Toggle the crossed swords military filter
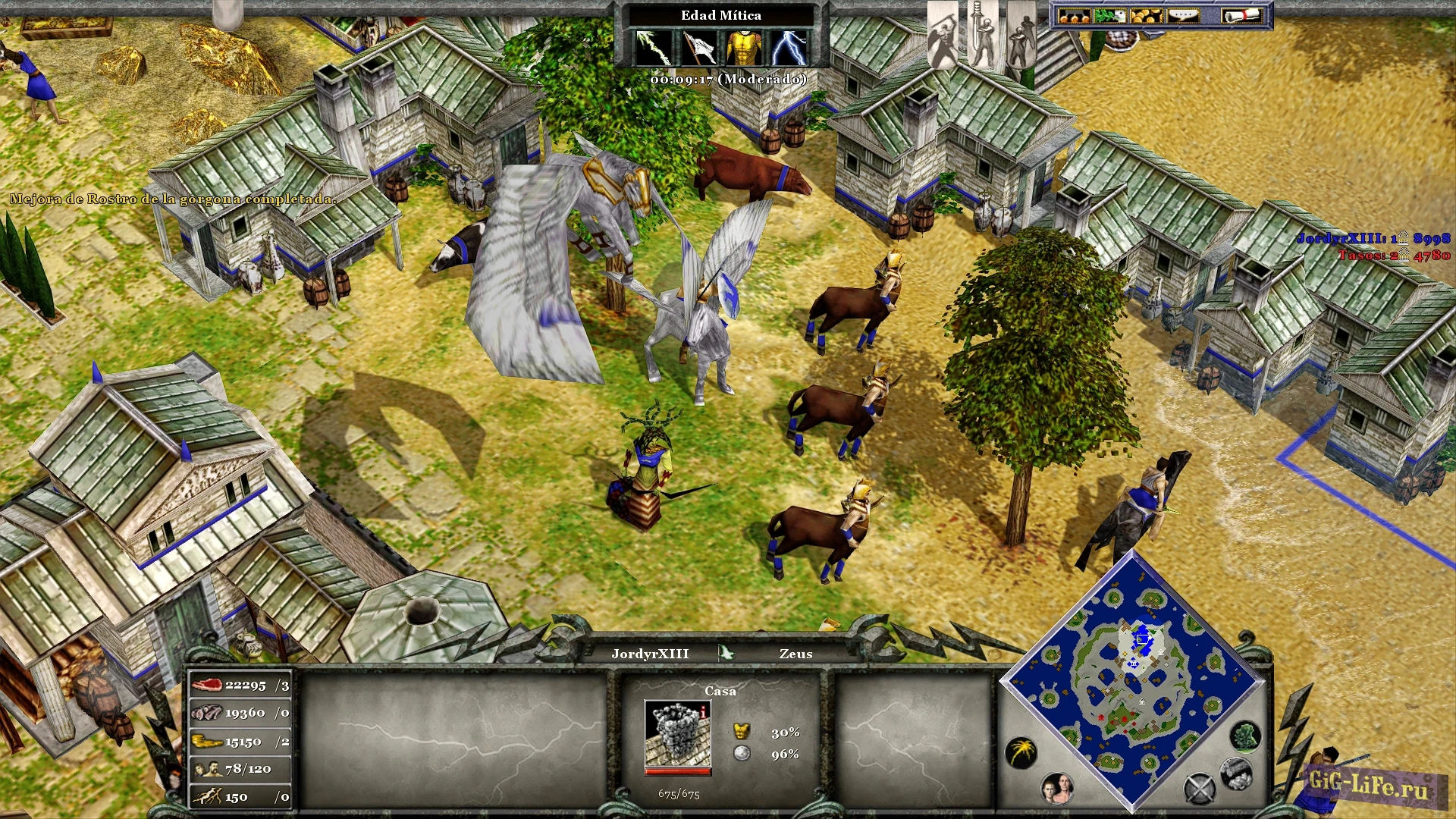The image size is (1456, 819). pyautogui.click(x=1200, y=789)
